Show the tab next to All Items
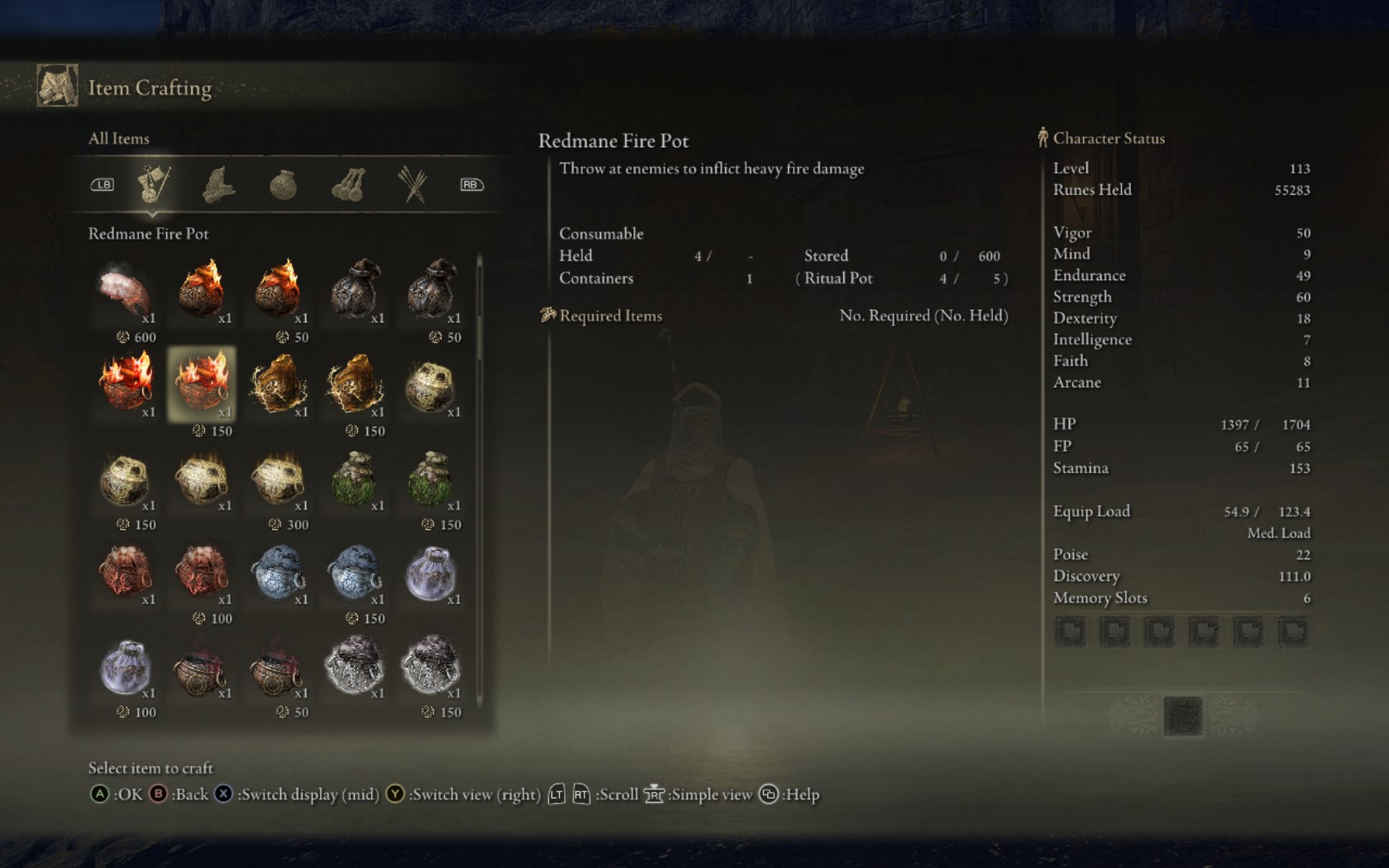Image resolution: width=1389 pixels, height=868 pixels. point(218,184)
